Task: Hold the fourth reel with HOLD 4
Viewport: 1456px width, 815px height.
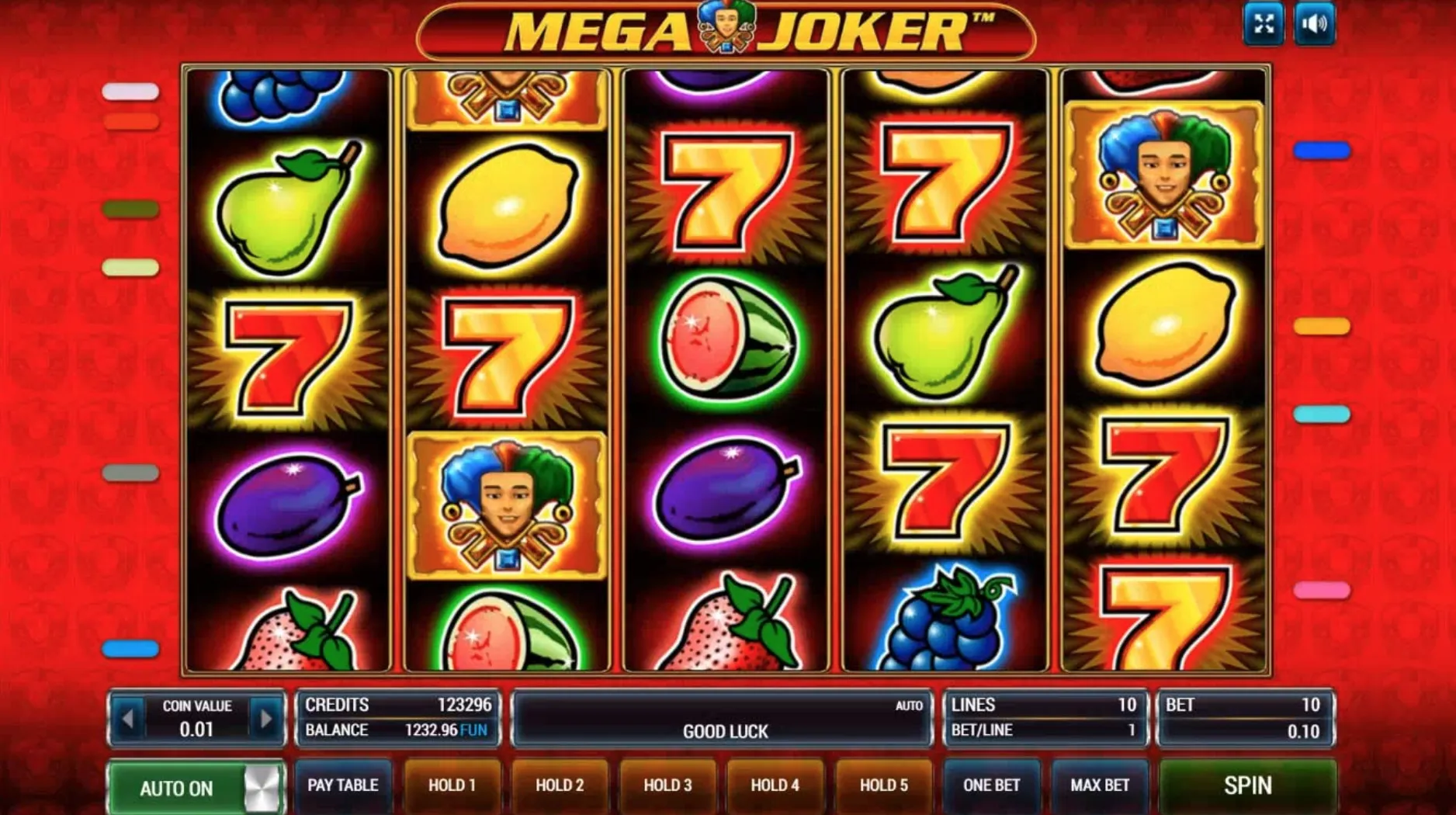Action: point(775,785)
